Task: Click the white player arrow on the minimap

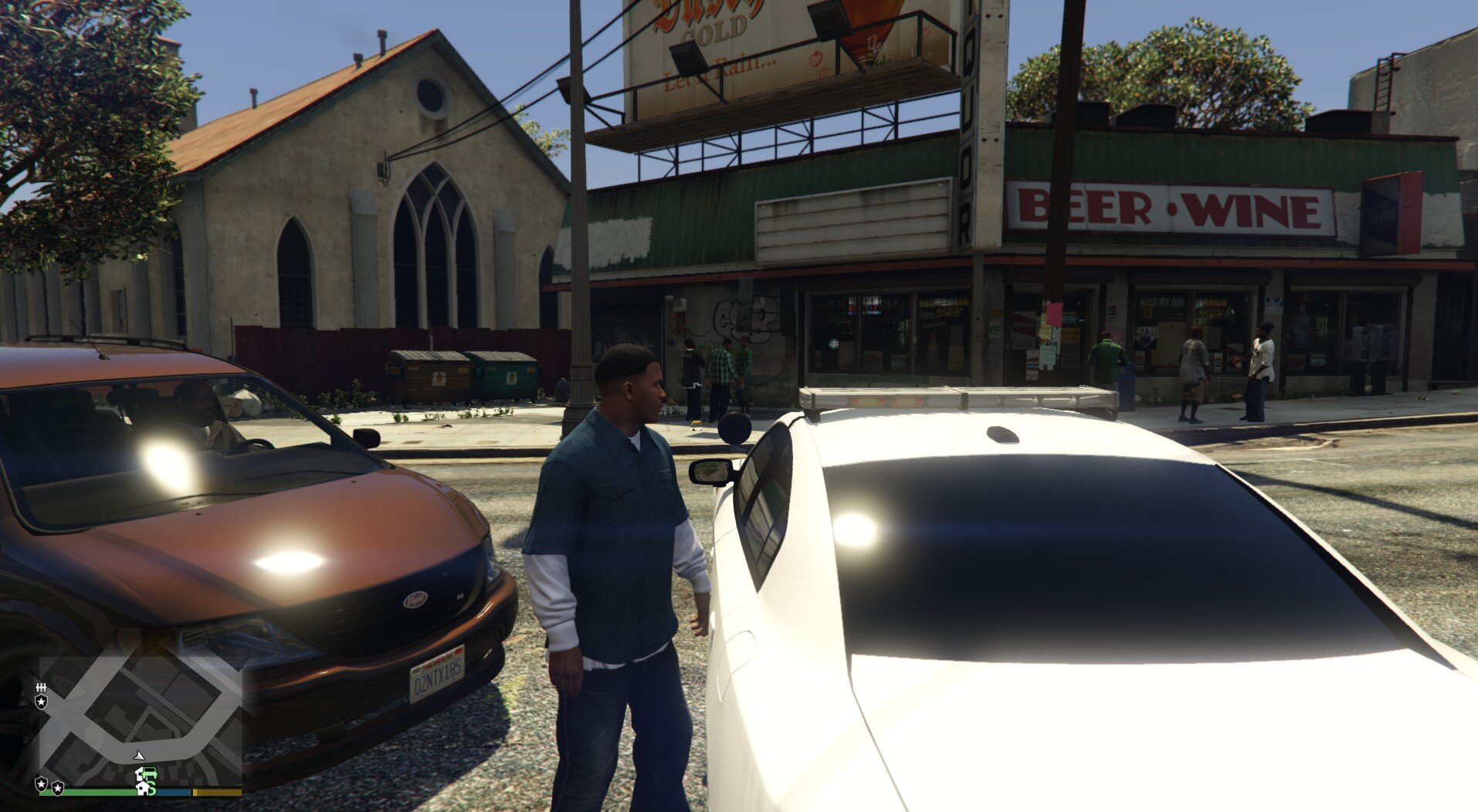Action: tap(139, 755)
